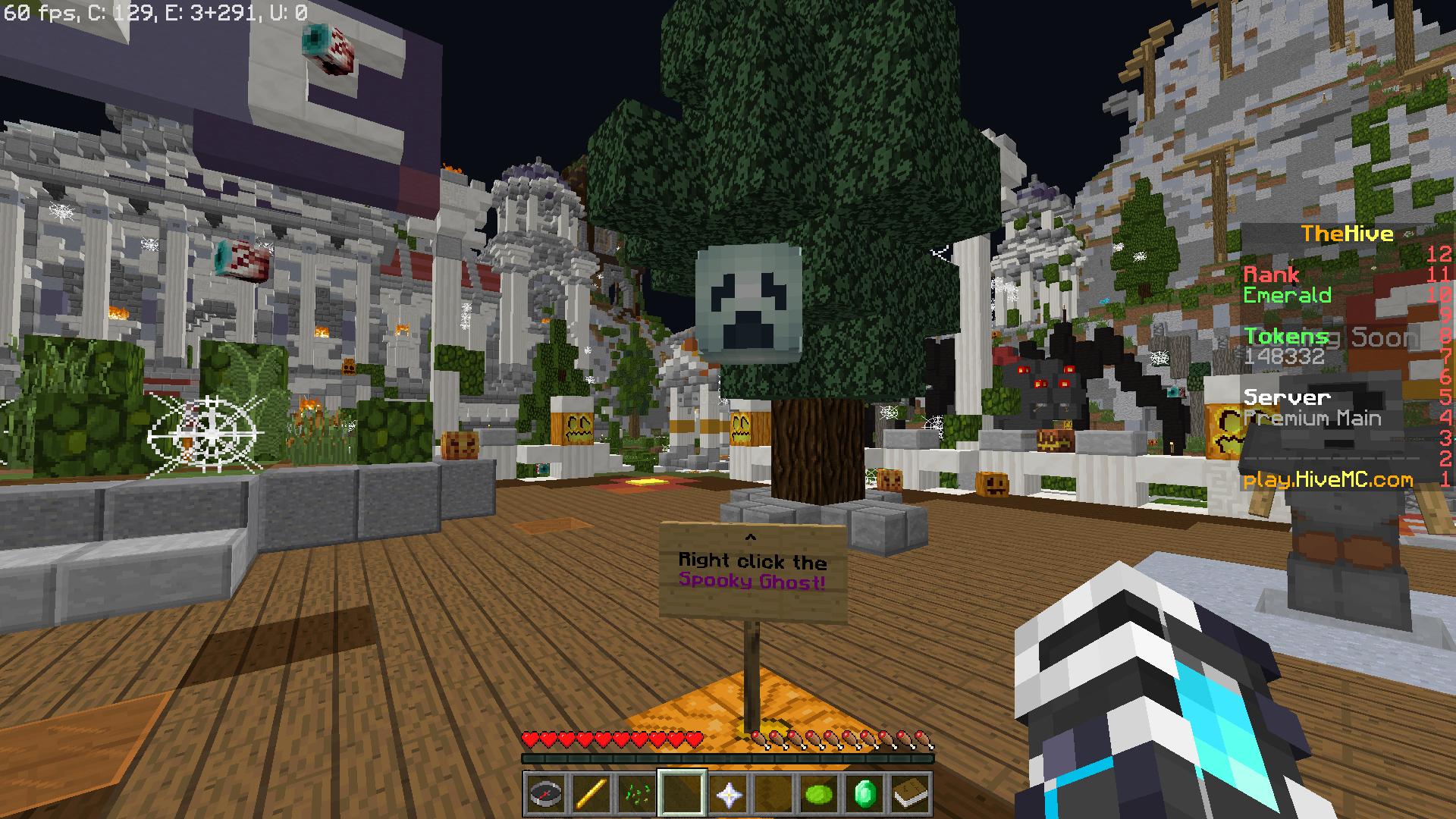Select the blaze rod hotbar slot
Viewport: 1456px width, 819px height.
coord(591,794)
